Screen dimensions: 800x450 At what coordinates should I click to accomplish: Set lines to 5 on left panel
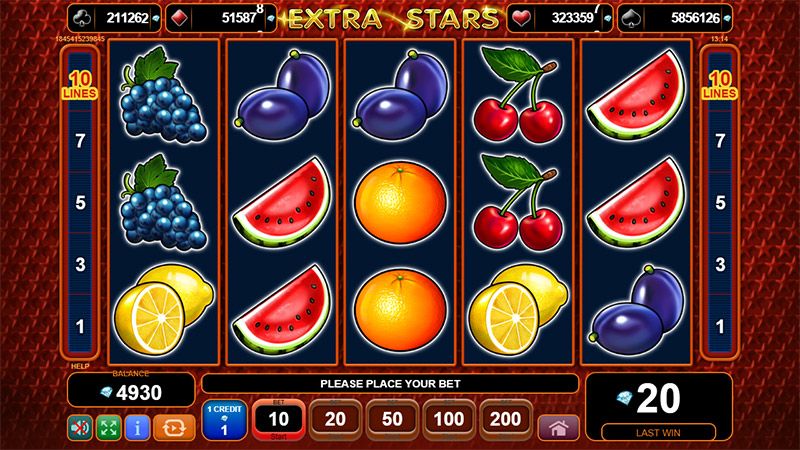80,203
